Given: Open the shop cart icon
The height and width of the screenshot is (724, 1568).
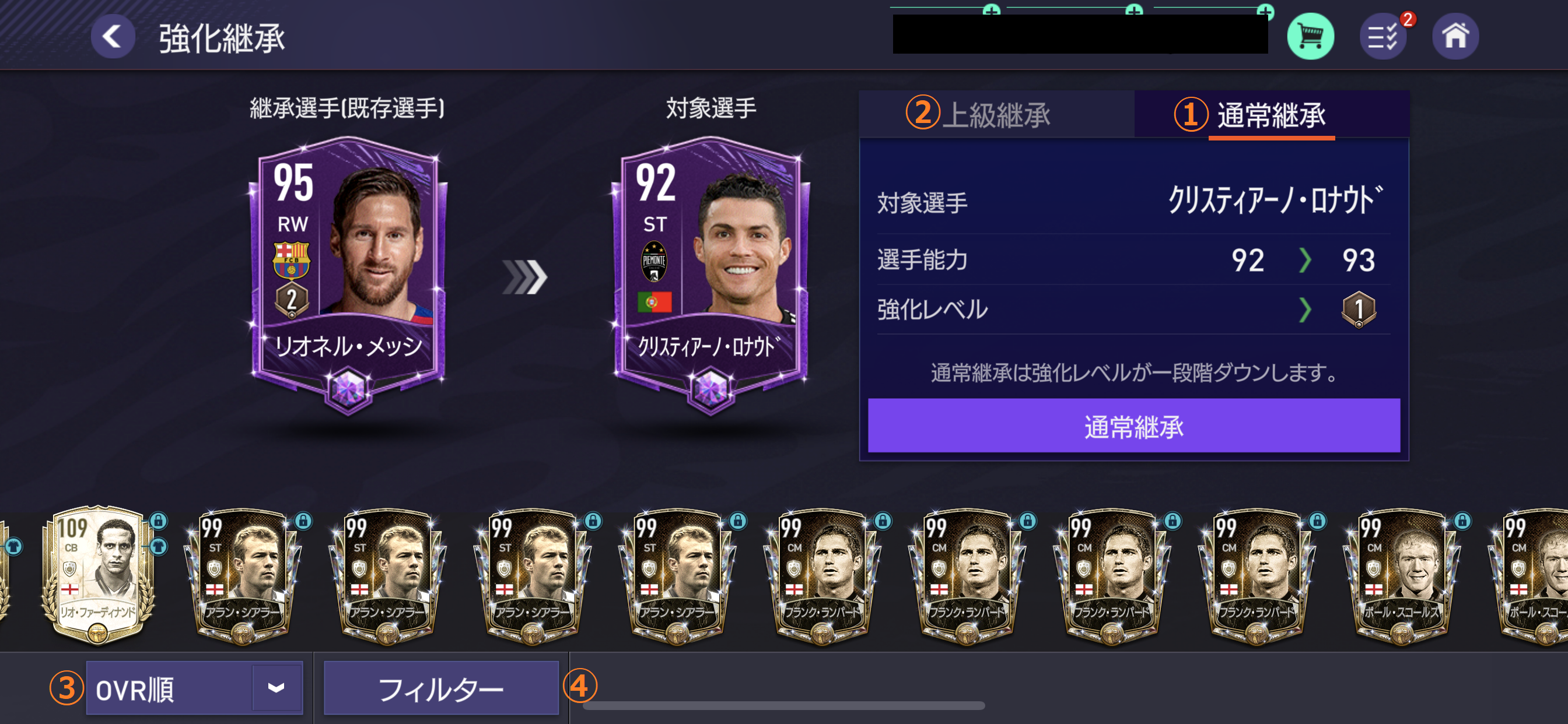Looking at the screenshot, I should [1311, 36].
